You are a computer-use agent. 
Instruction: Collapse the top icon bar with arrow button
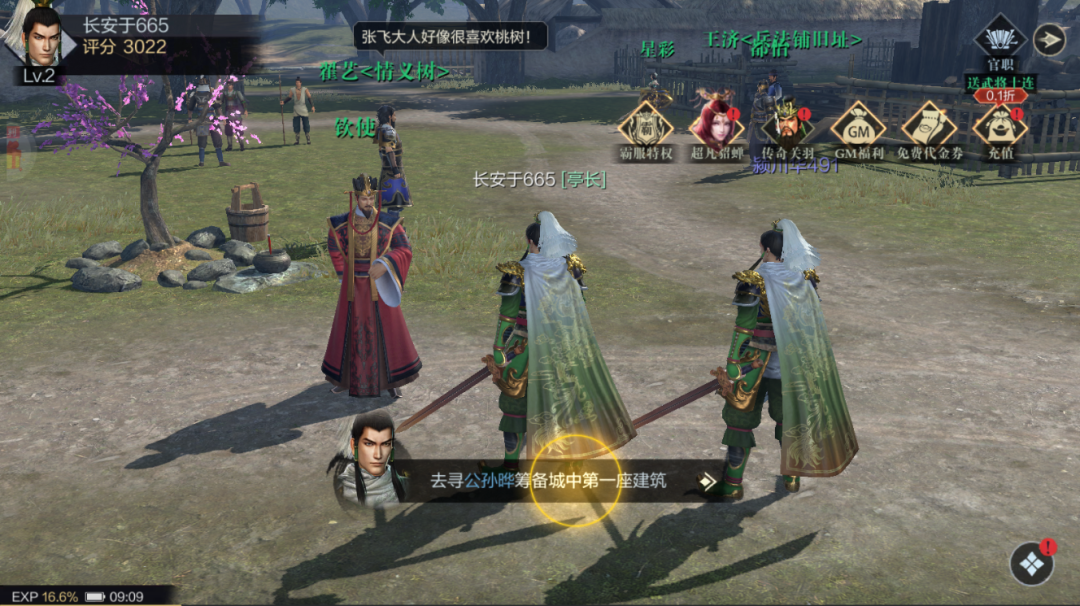(x=1049, y=39)
